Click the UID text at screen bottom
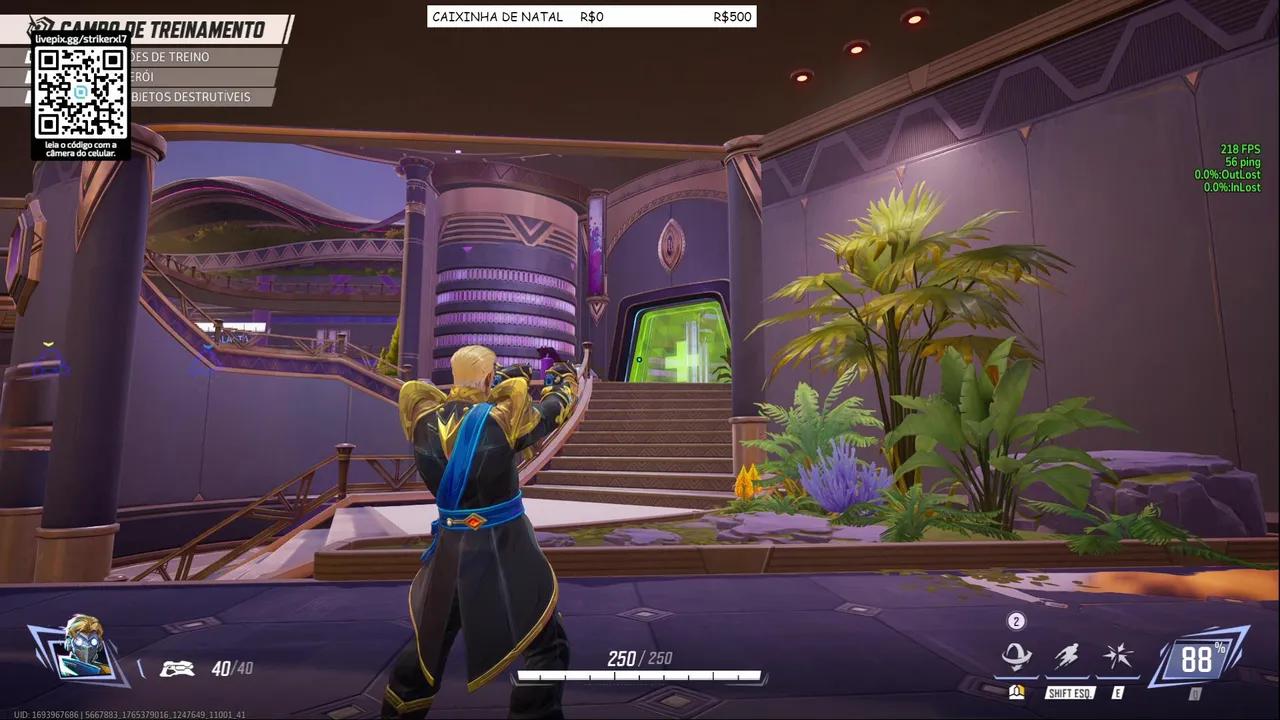 click(127, 714)
